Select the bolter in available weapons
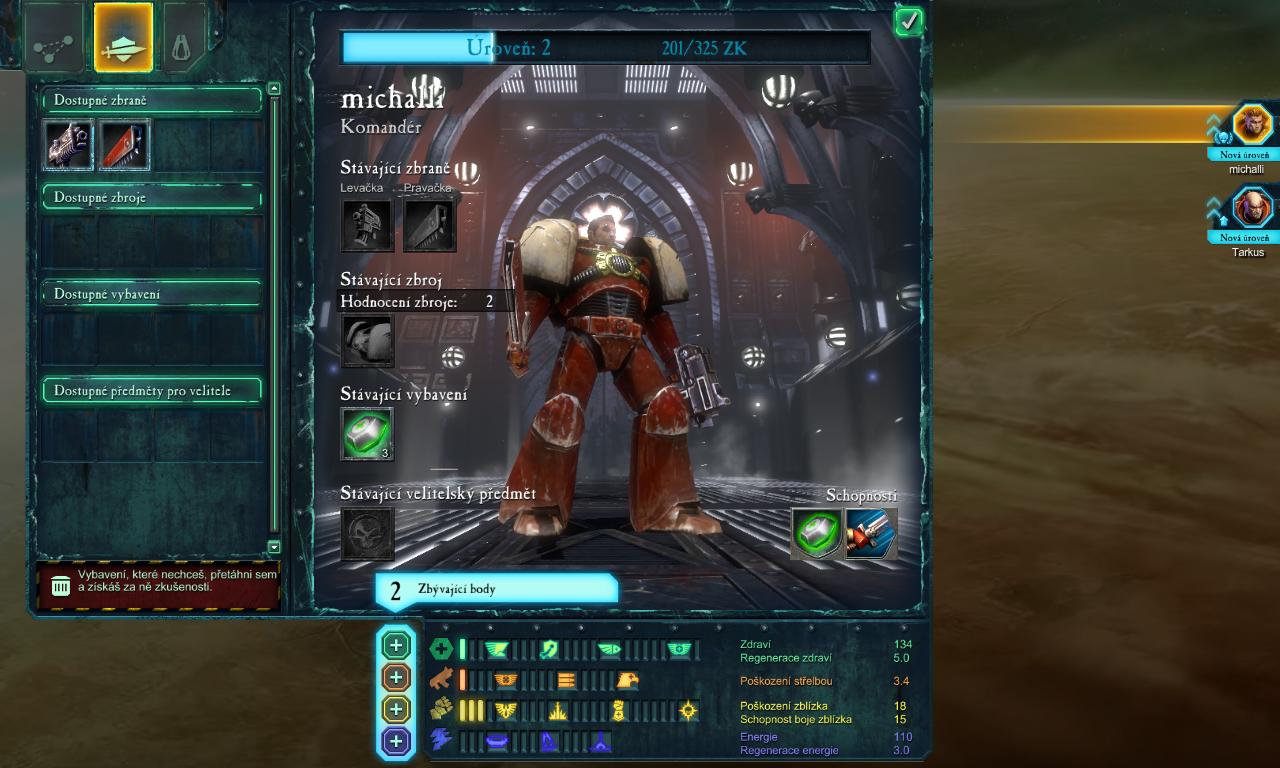Viewport: 1280px width, 768px height. pos(68,145)
